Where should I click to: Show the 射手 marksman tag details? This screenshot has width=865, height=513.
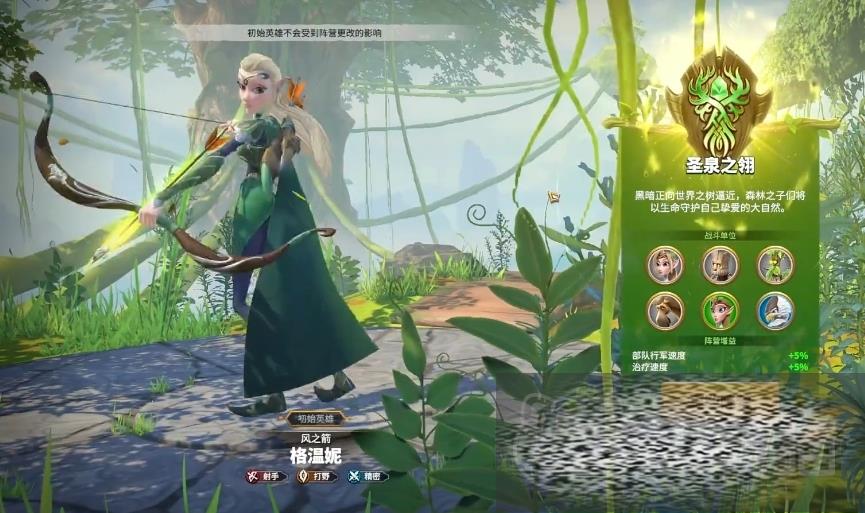click(x=266, y=476)
